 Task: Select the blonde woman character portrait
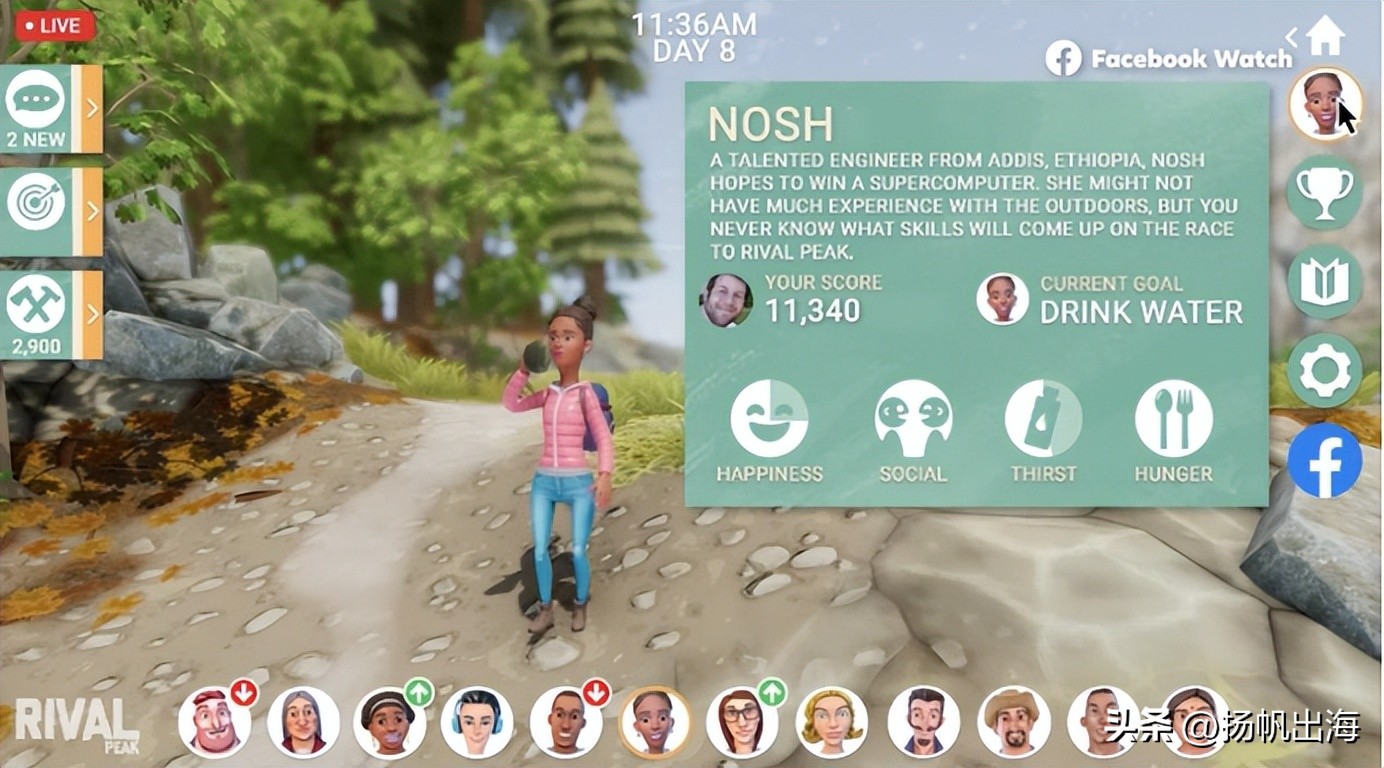[831, 722]
